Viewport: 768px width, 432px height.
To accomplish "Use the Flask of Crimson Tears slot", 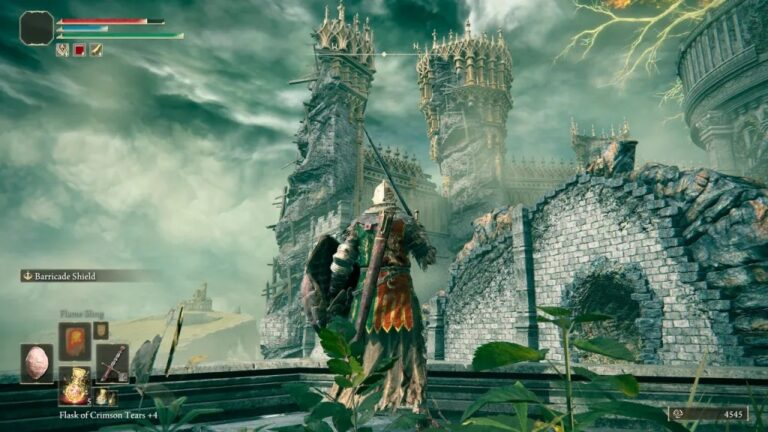I will [x=74, y=385].
